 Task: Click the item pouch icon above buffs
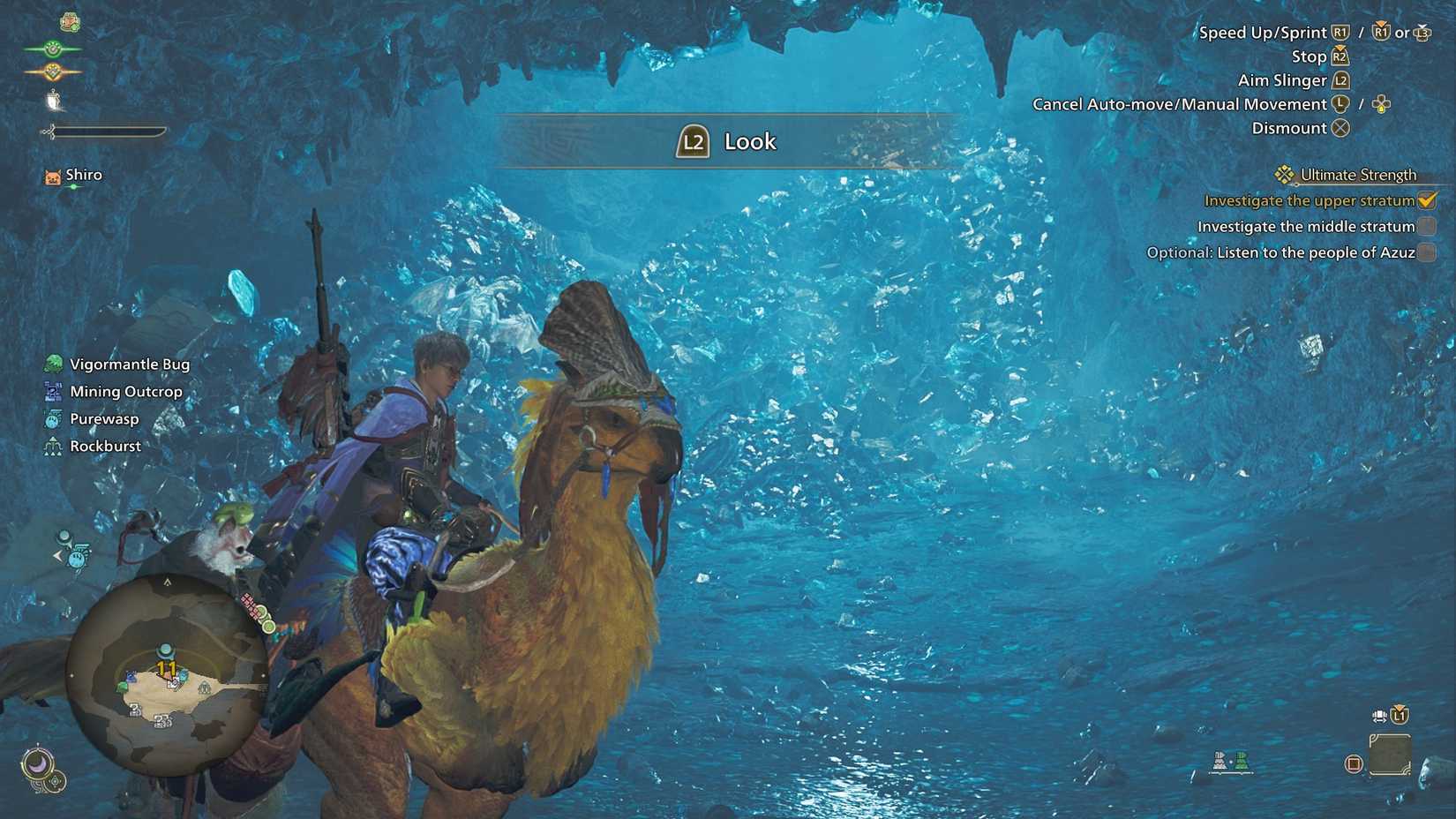coord(71,22)
